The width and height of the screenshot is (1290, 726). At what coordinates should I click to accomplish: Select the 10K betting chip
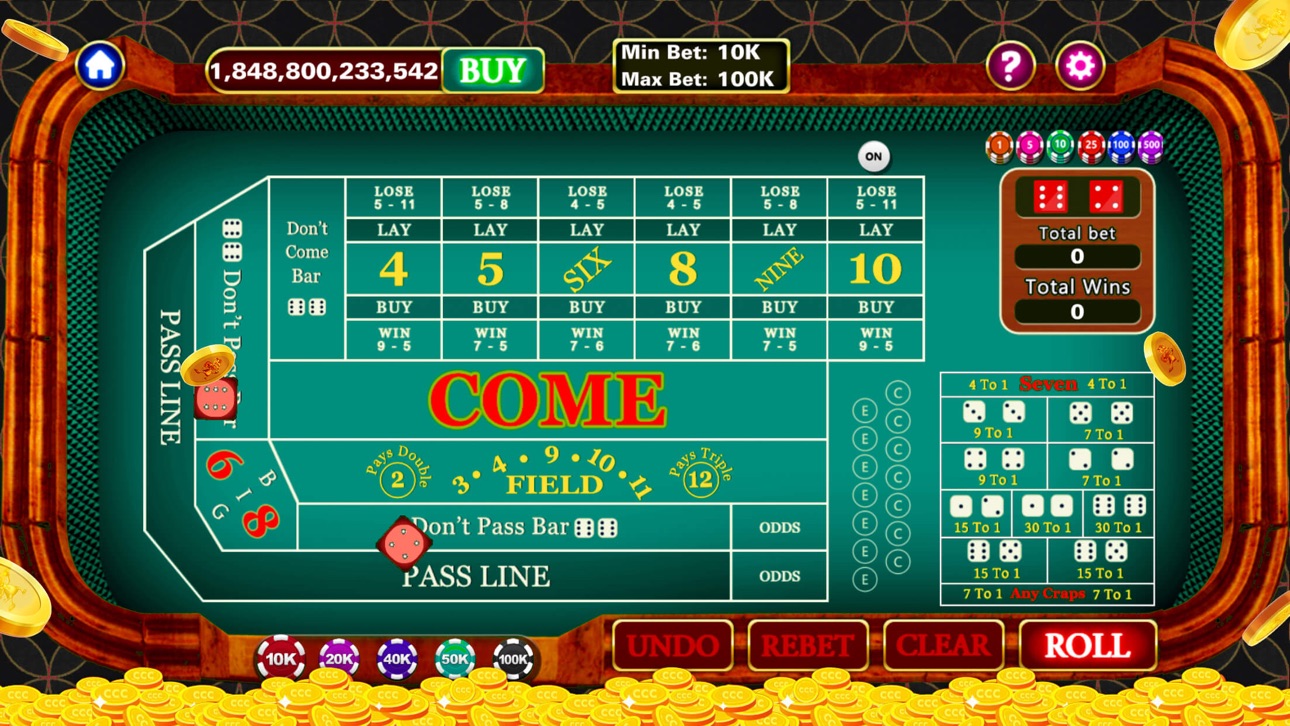click(280, 660)
